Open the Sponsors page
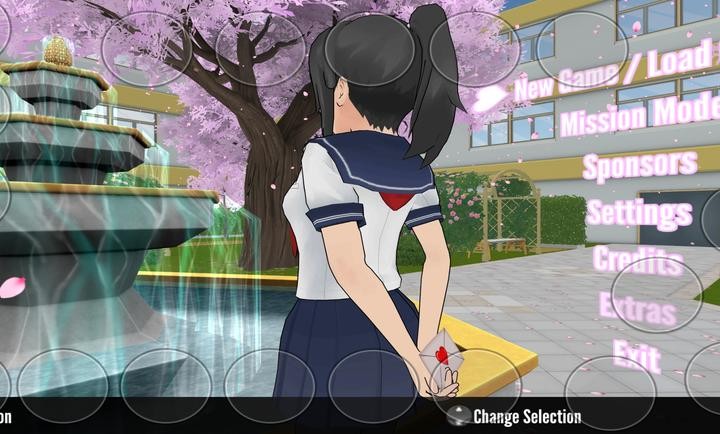The image size is (720, 434). click(x=640, y=165)
